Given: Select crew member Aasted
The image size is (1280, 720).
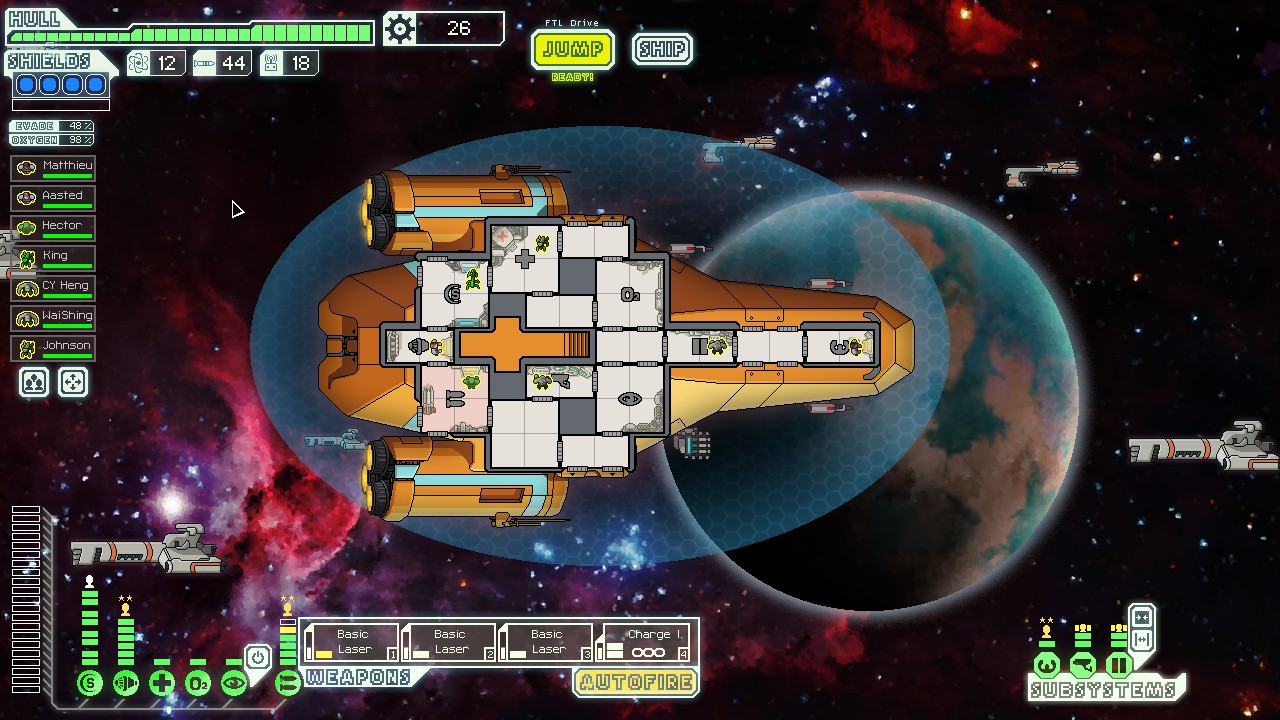Looking at the screenshot, I should pyautogui.click(x=53, y=197).
